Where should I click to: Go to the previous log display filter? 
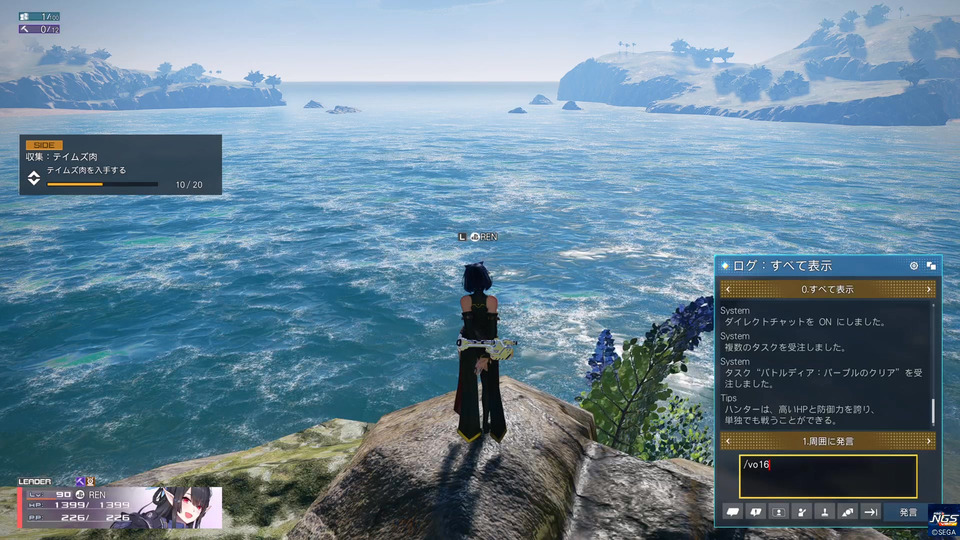tap(727, 289)
